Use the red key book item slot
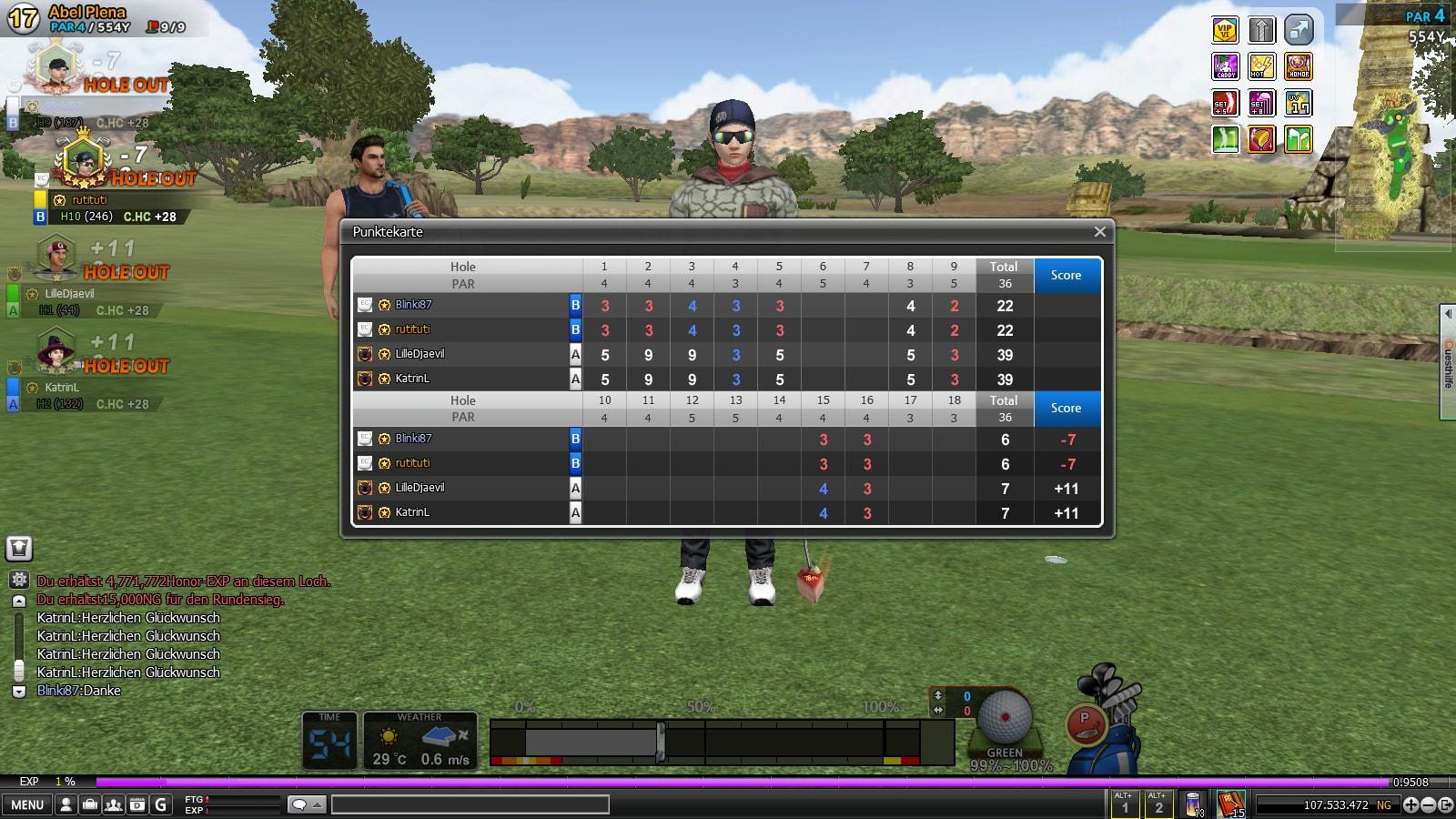 pos(1230,804)
